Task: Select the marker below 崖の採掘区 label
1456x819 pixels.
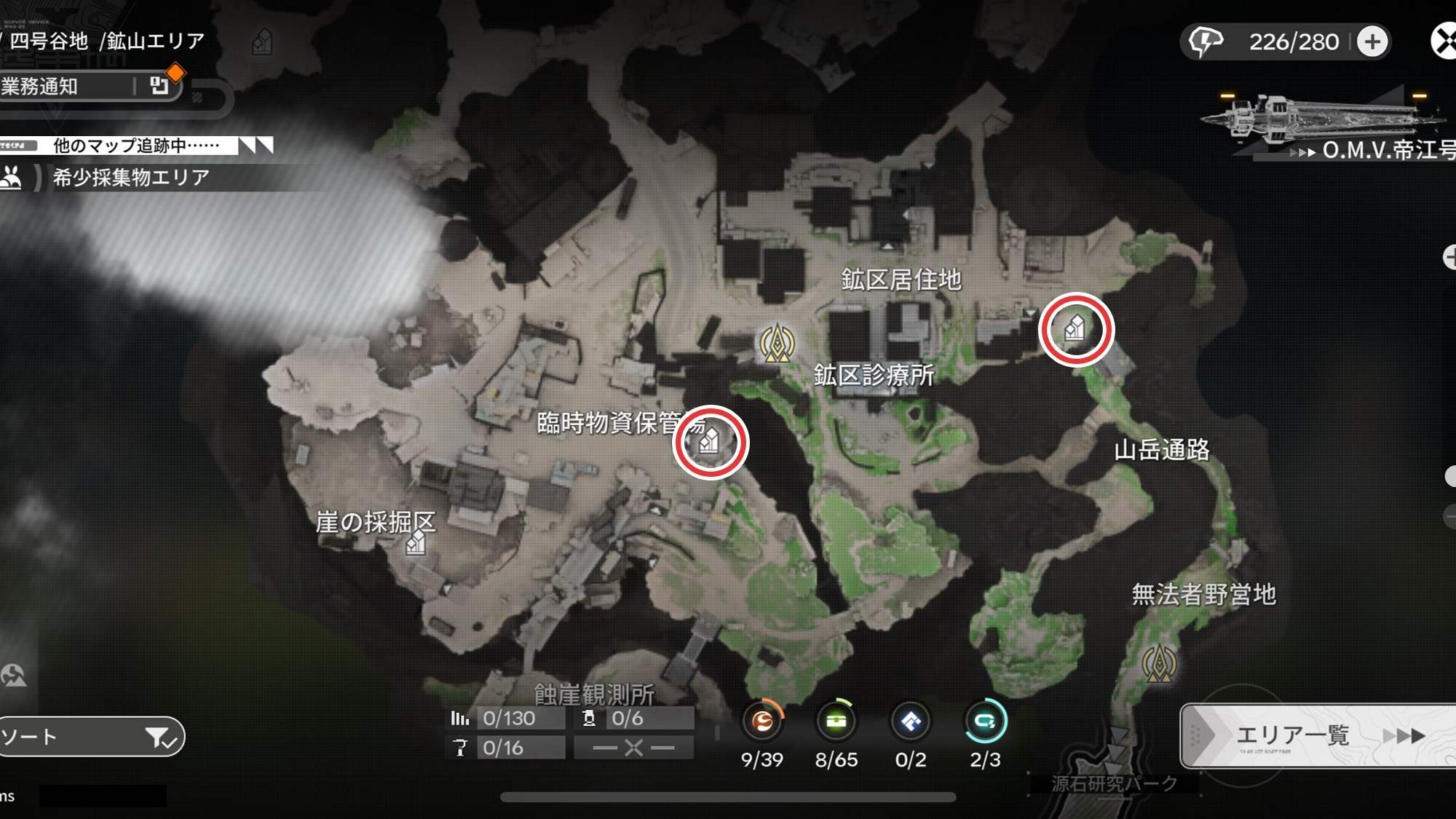Action: pyautogui.click(x=416, y=543)
